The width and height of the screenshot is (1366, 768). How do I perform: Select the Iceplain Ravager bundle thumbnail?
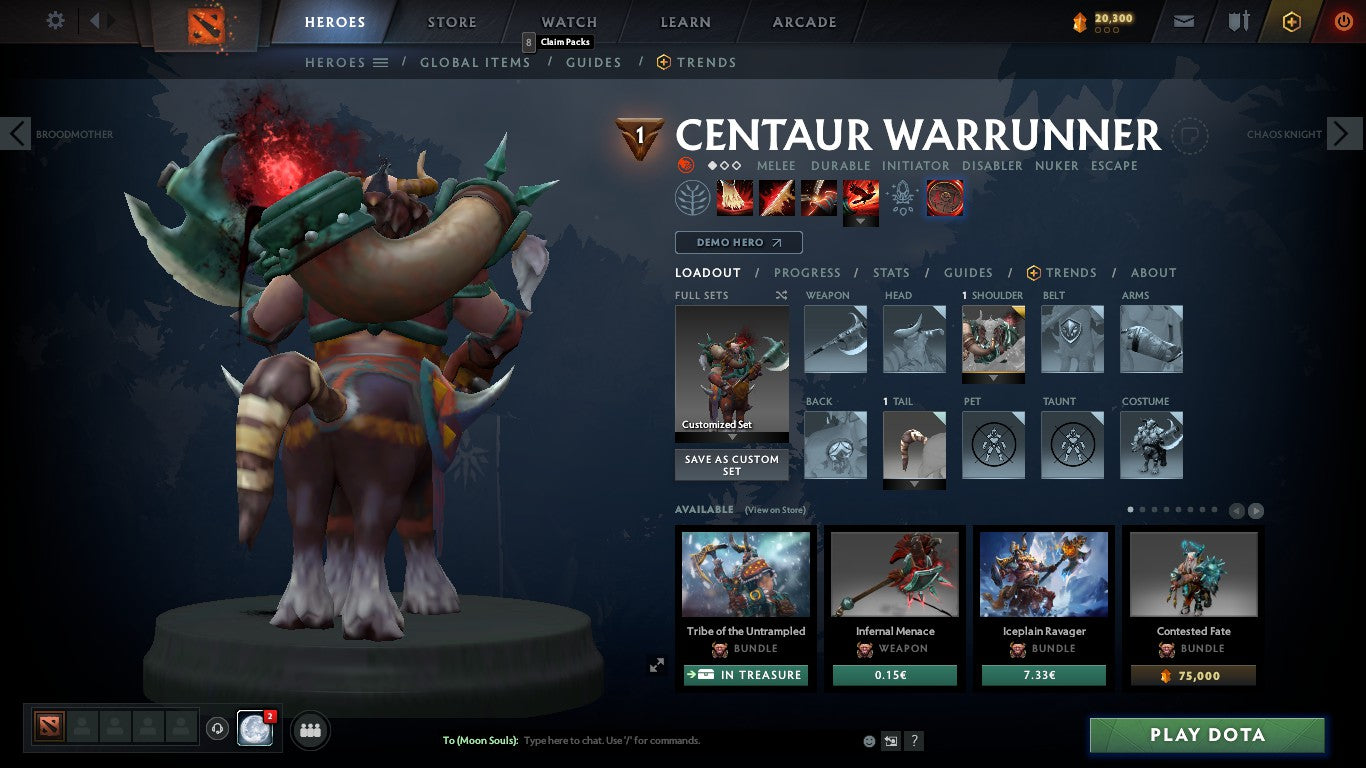tap(1043, 573)
